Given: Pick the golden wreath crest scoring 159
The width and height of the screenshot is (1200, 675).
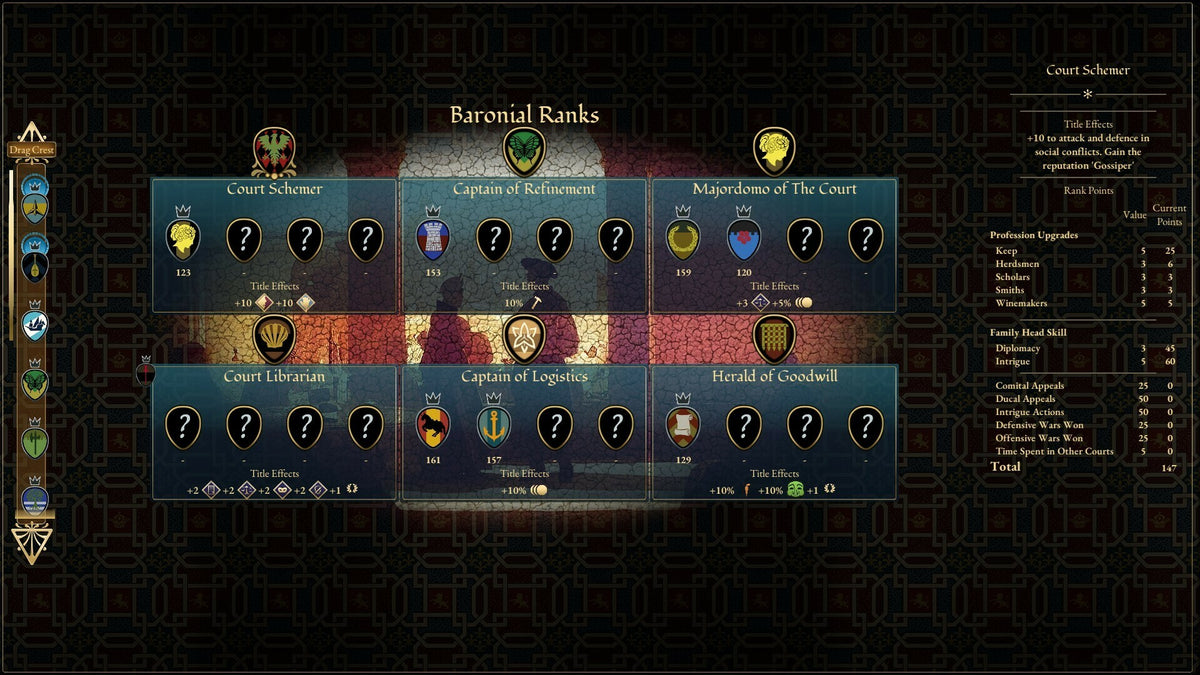Looking at the screenshot, I should 683,240.
